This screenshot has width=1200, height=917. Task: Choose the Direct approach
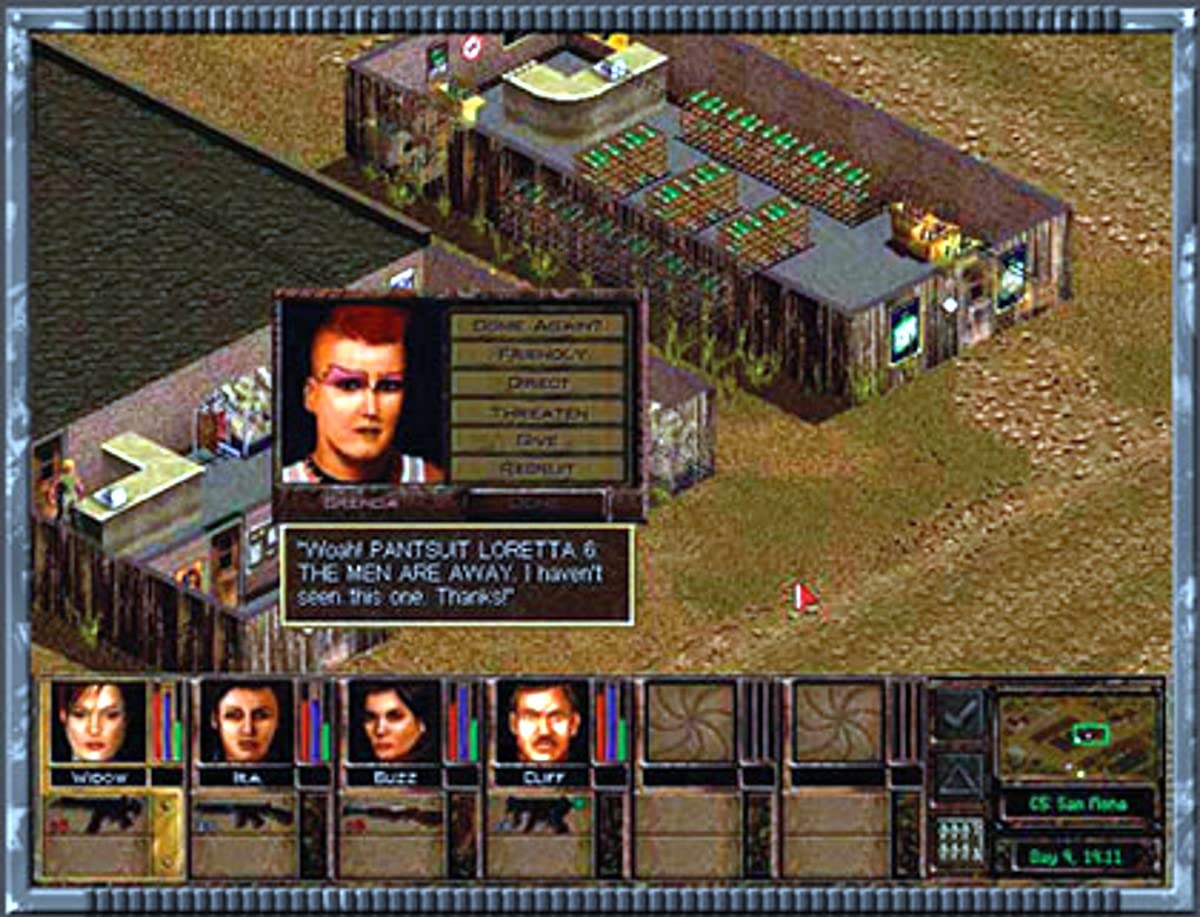[538, 383]
